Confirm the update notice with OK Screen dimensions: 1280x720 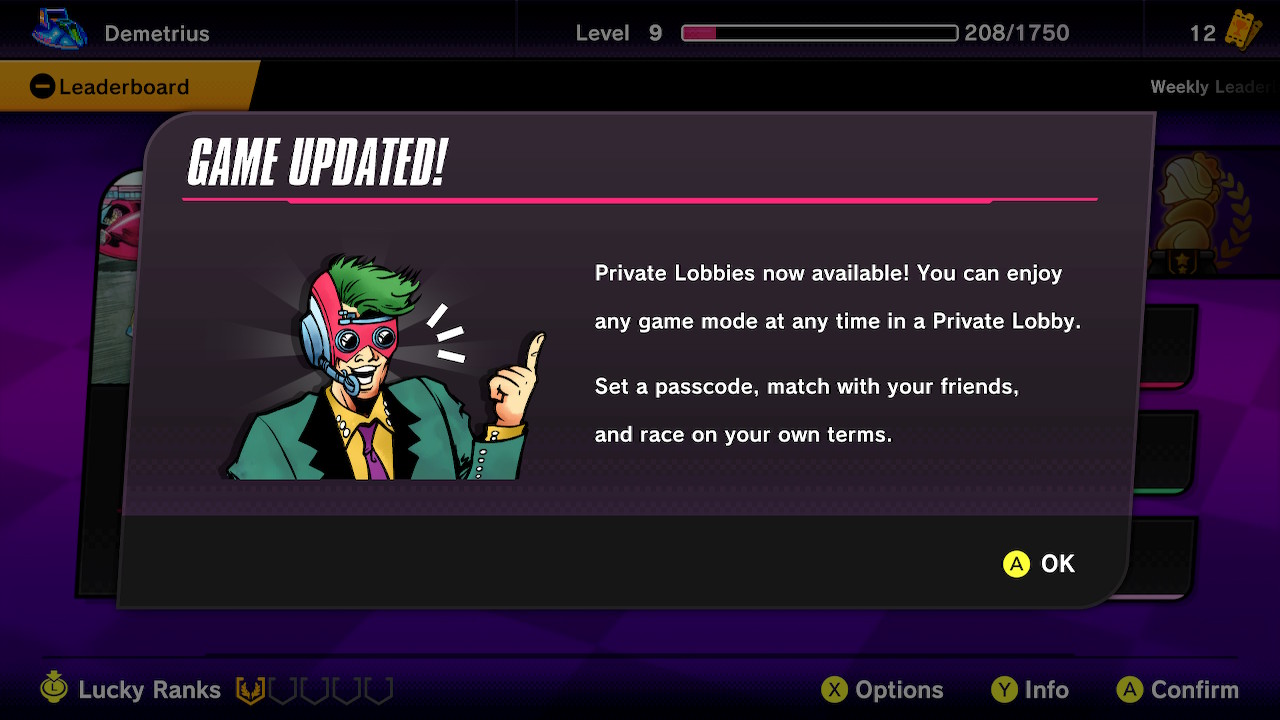(1039, 564)
